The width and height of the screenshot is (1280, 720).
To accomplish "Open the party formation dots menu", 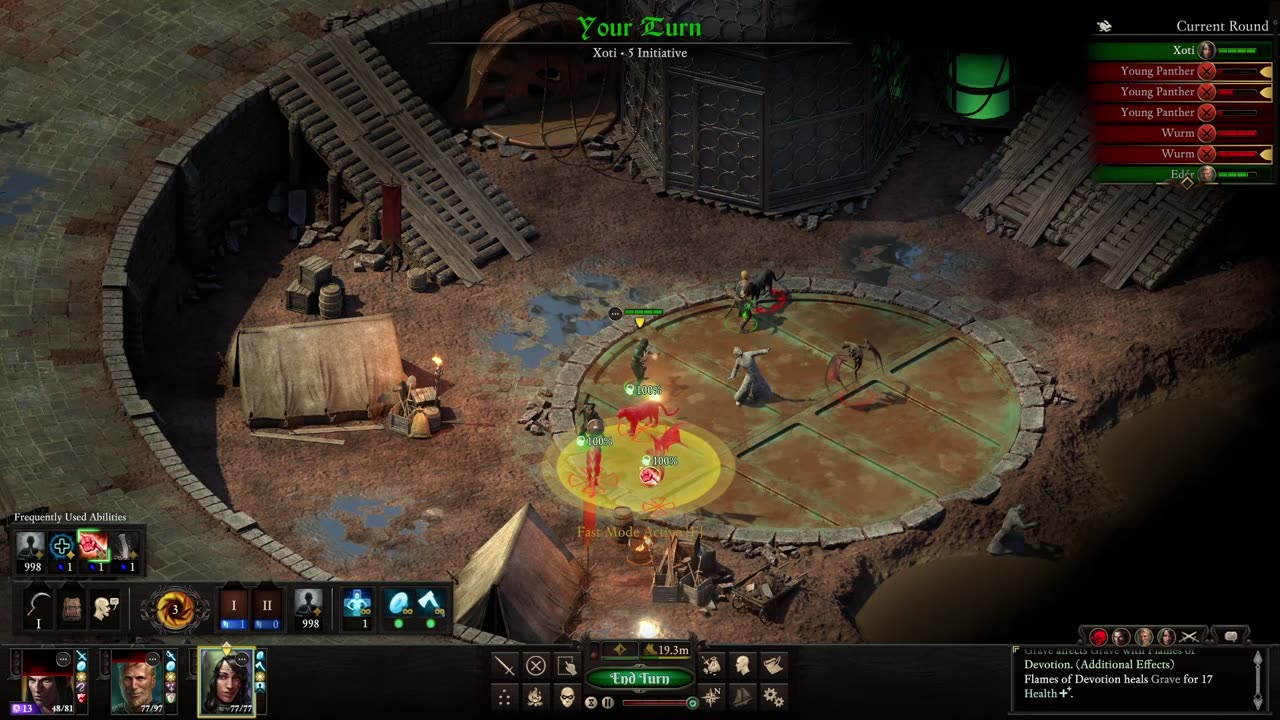I will (x=505, y=697).
